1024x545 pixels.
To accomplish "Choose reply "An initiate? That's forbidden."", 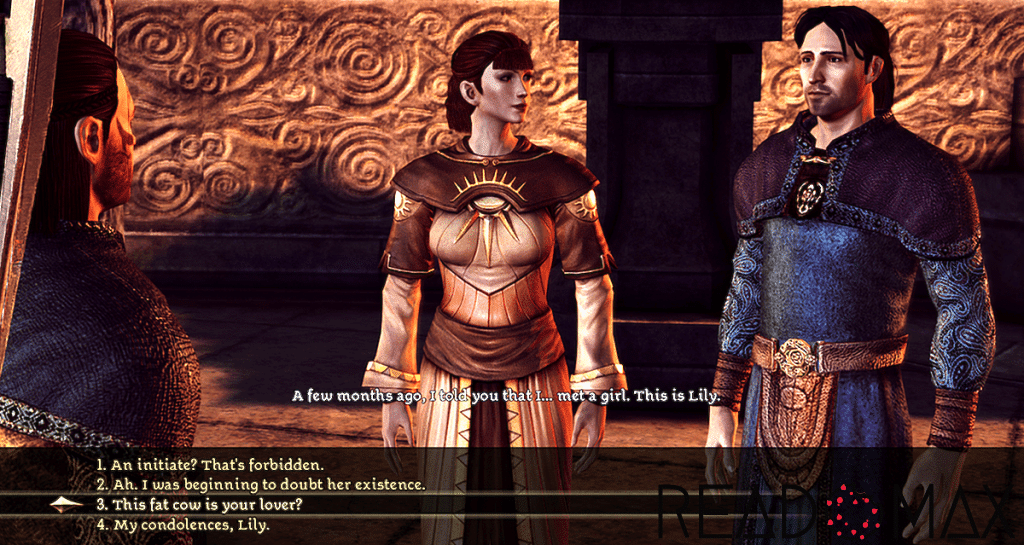I will [x=210, y=465].
